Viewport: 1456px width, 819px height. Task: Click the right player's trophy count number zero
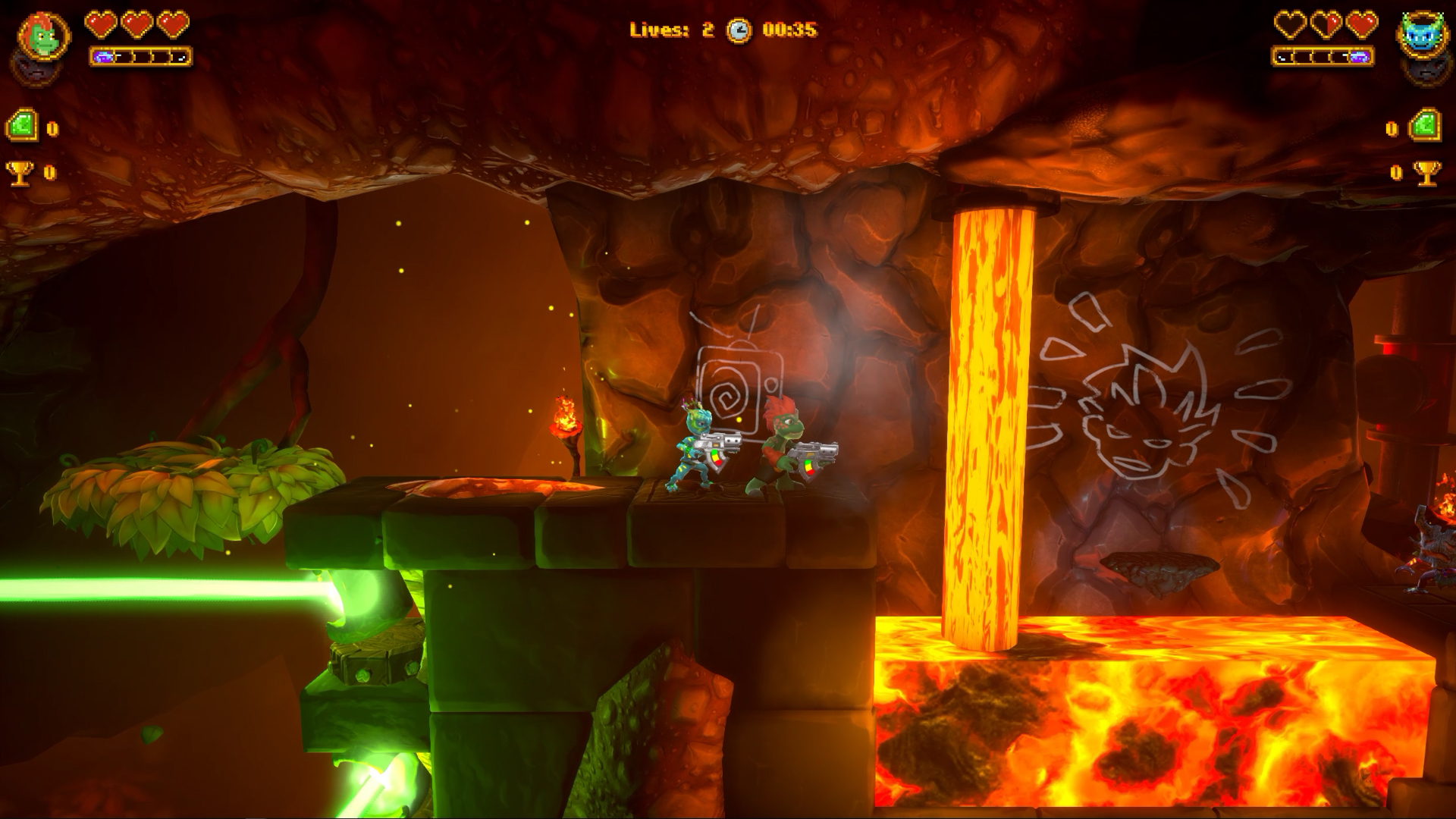[1396, 173]
